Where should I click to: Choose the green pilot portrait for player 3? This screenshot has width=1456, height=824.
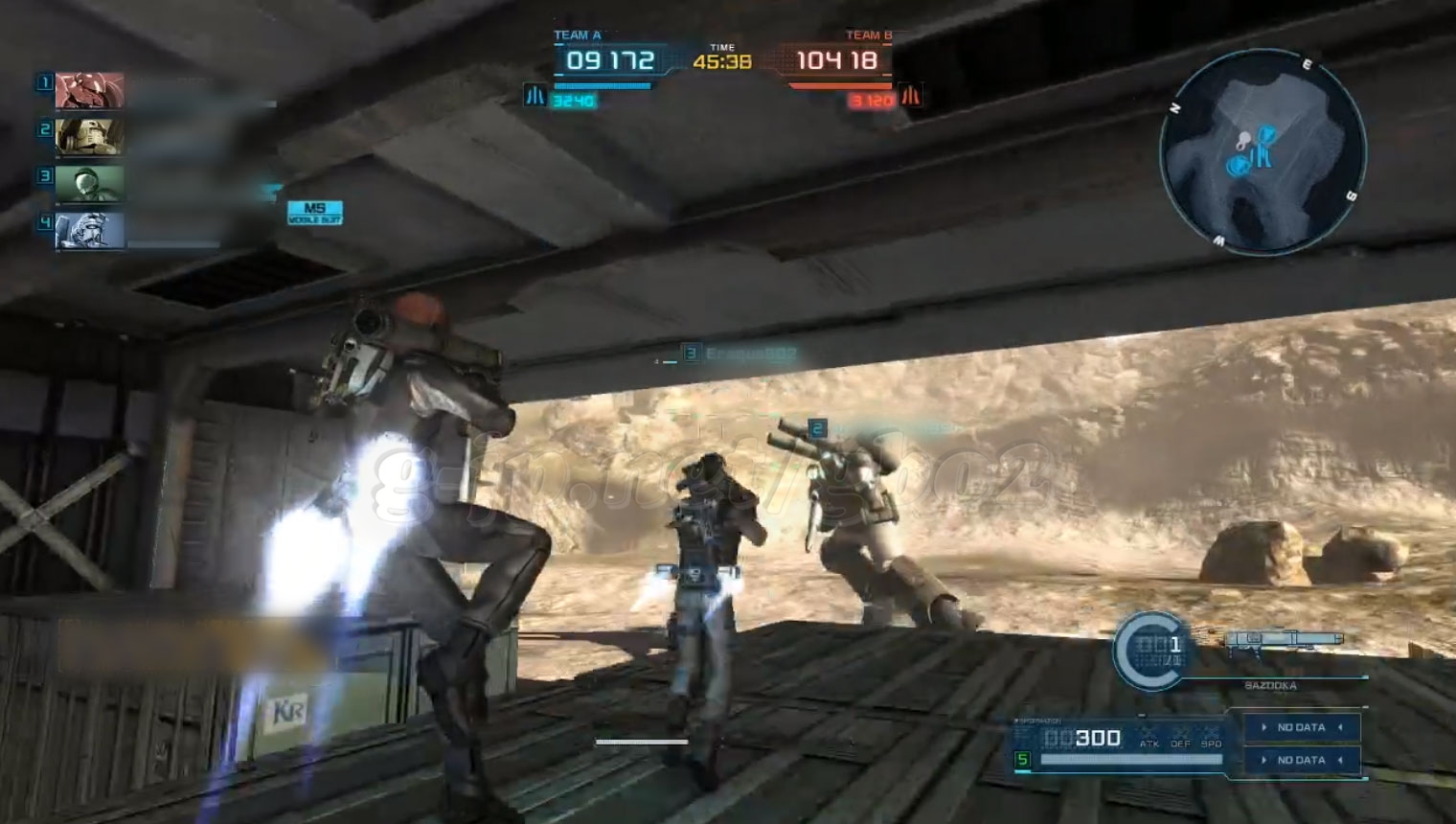click(x=89, y=184)
